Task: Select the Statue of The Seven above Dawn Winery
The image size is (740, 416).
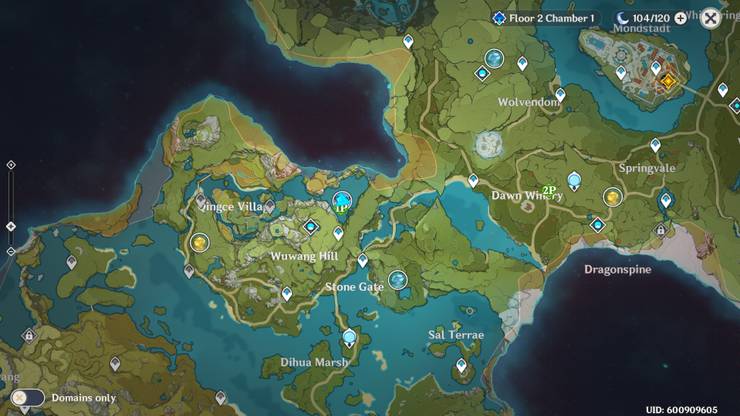Action: (x=574, y=180)
